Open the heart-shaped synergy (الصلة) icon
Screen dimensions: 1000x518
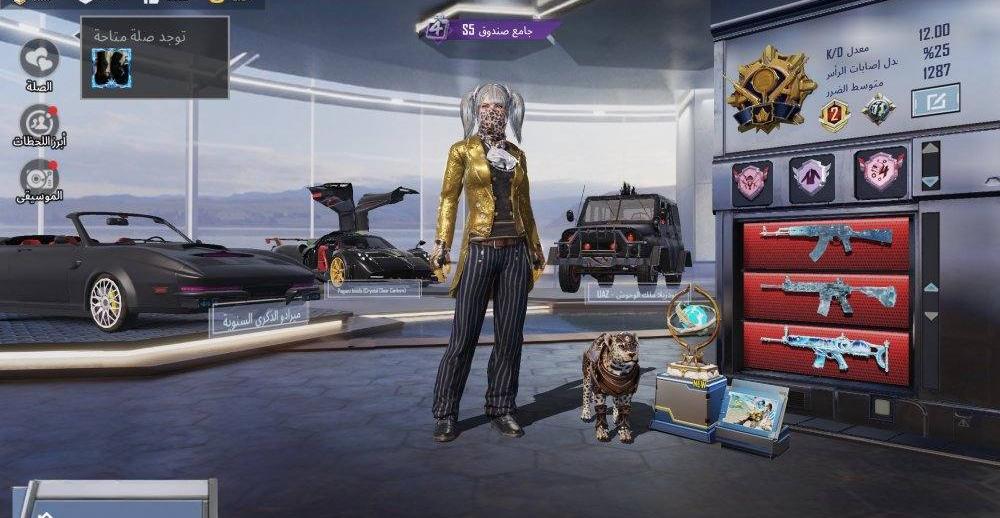point(39,58)
